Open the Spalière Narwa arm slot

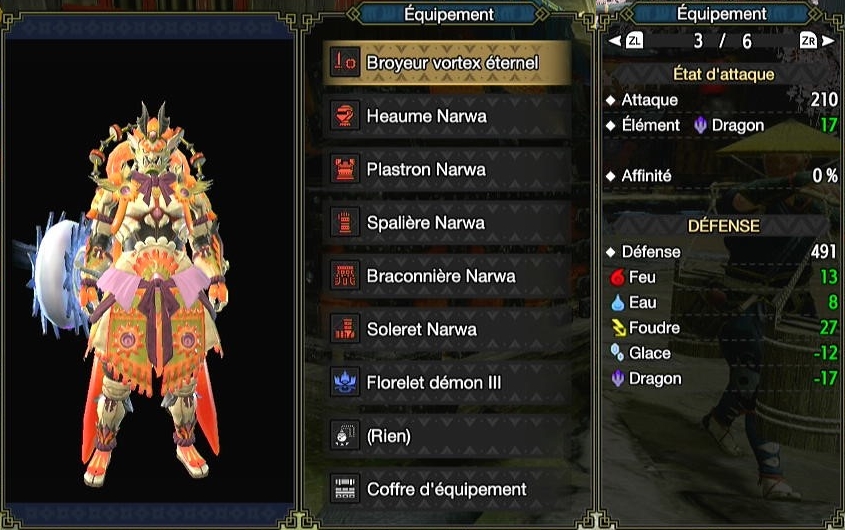pos(449,222)
